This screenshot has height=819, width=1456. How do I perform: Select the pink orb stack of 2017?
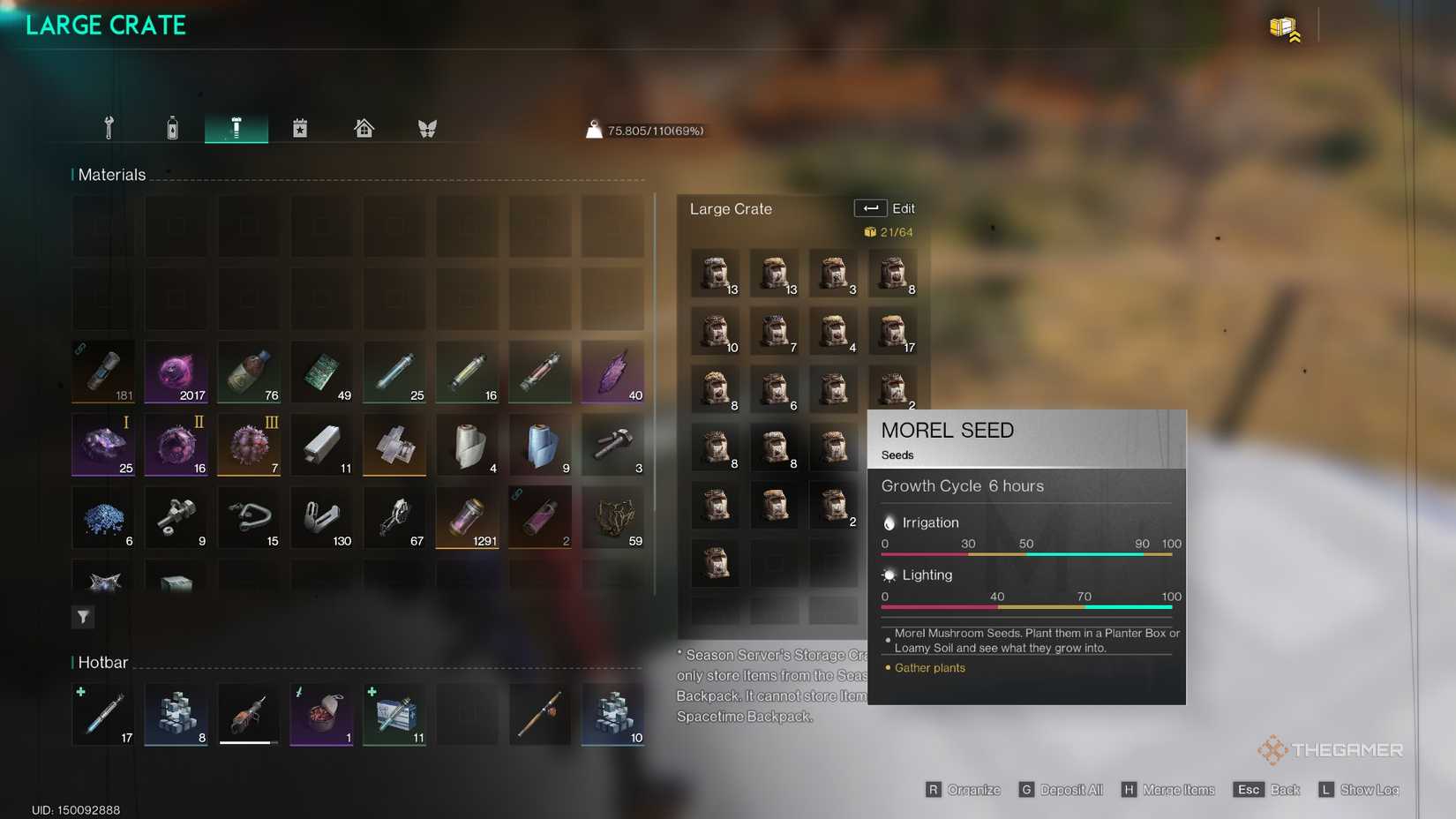tap(176, 372)
